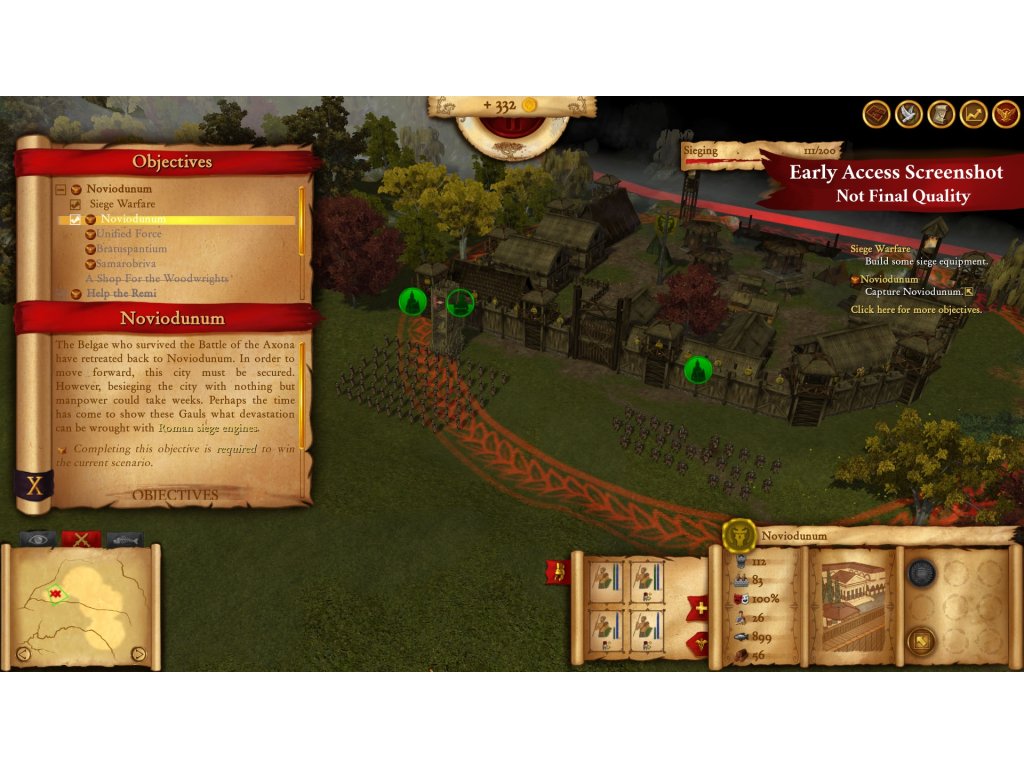Screen dimensions: 1024x768
Task: Click the minimap's left arrow button
Action: pos(23,655)
